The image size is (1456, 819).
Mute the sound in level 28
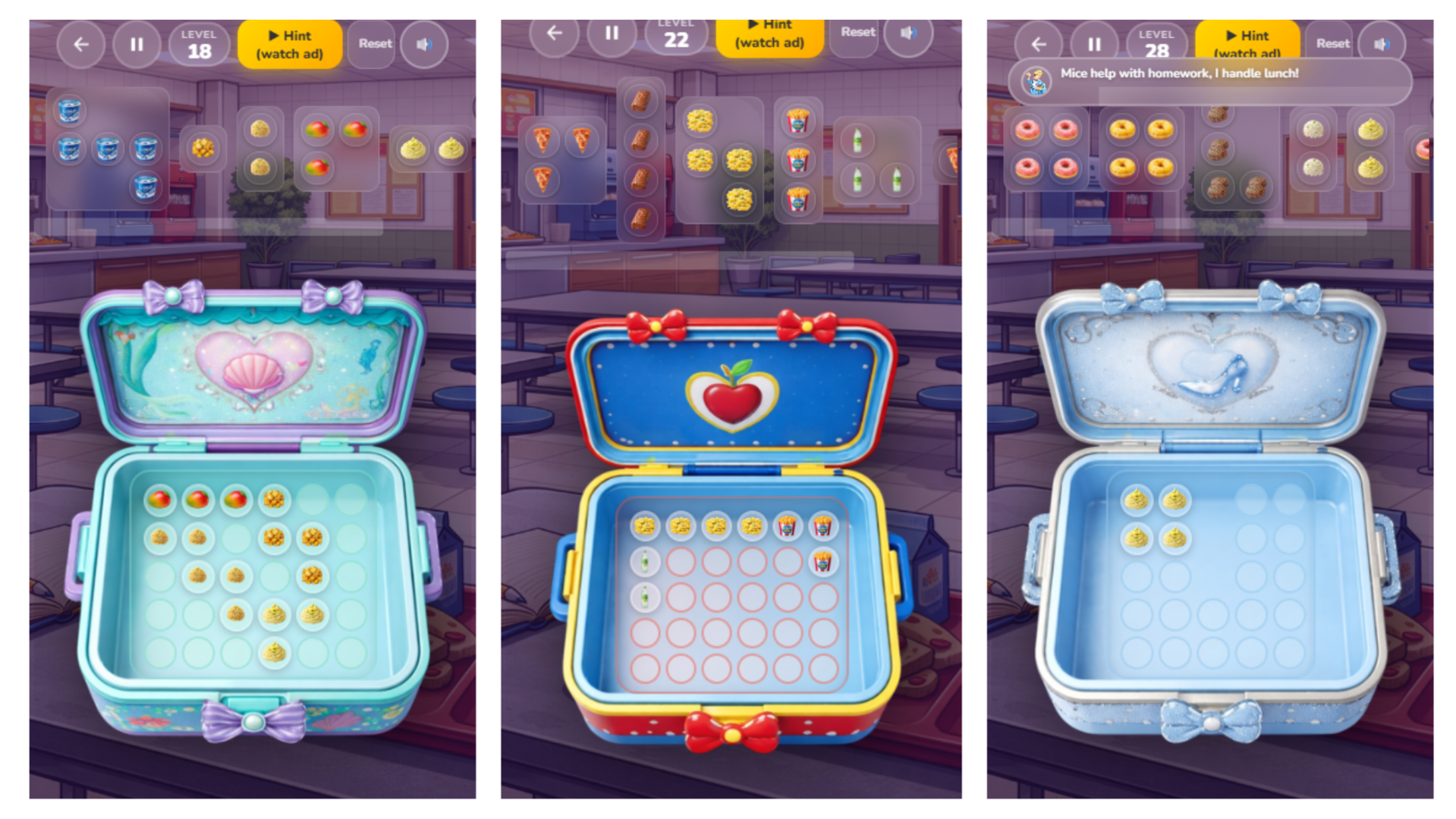(x=1382, y=43)
